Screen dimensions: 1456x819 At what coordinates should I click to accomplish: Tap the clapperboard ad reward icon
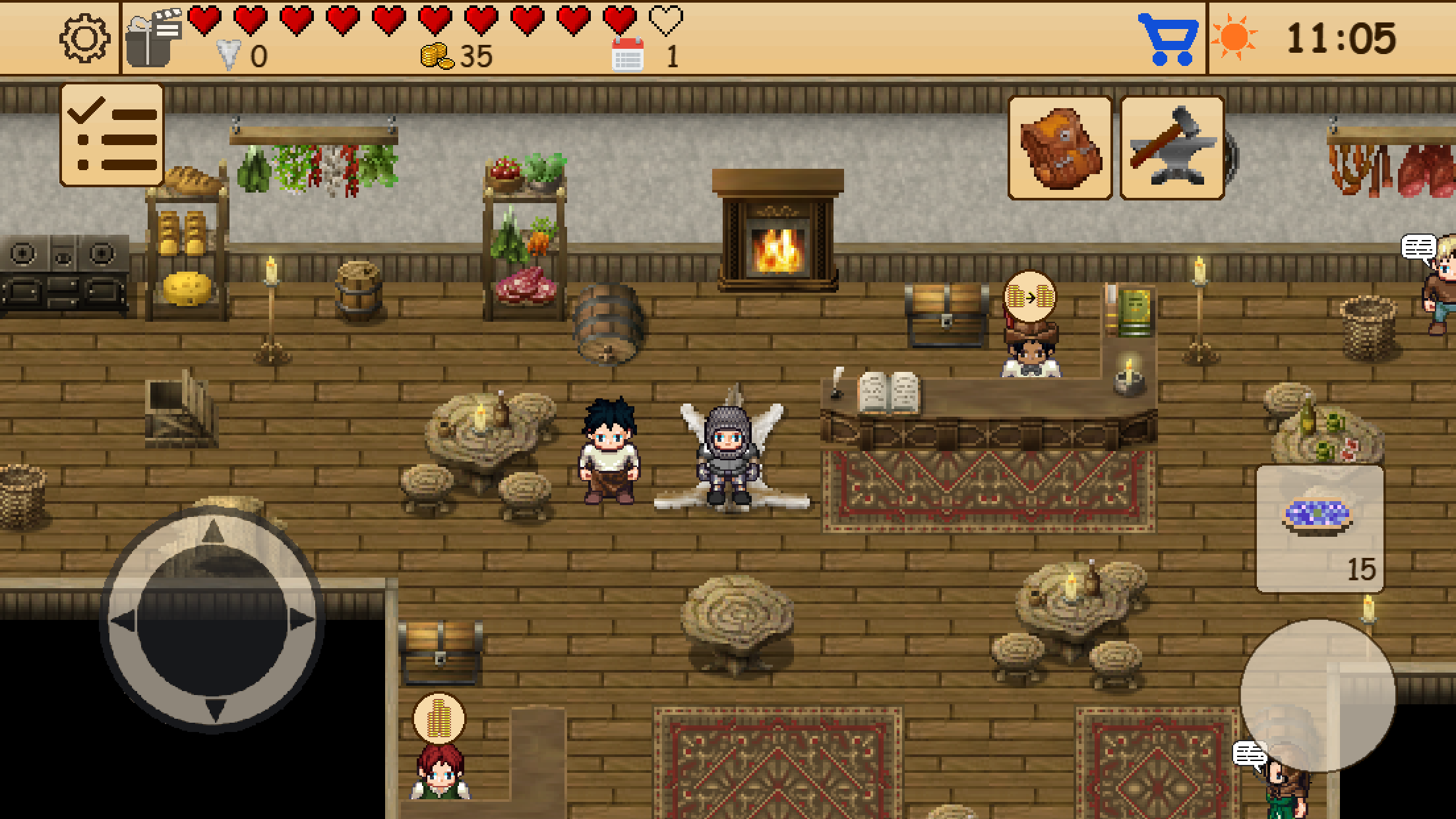click(153, 36)
